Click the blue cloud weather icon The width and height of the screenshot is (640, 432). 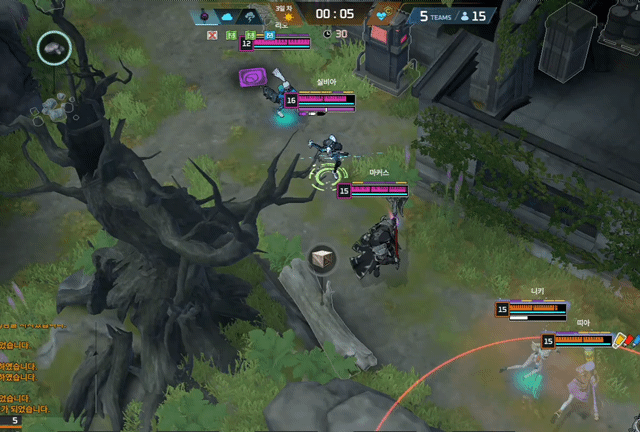(x=226, y=16)
